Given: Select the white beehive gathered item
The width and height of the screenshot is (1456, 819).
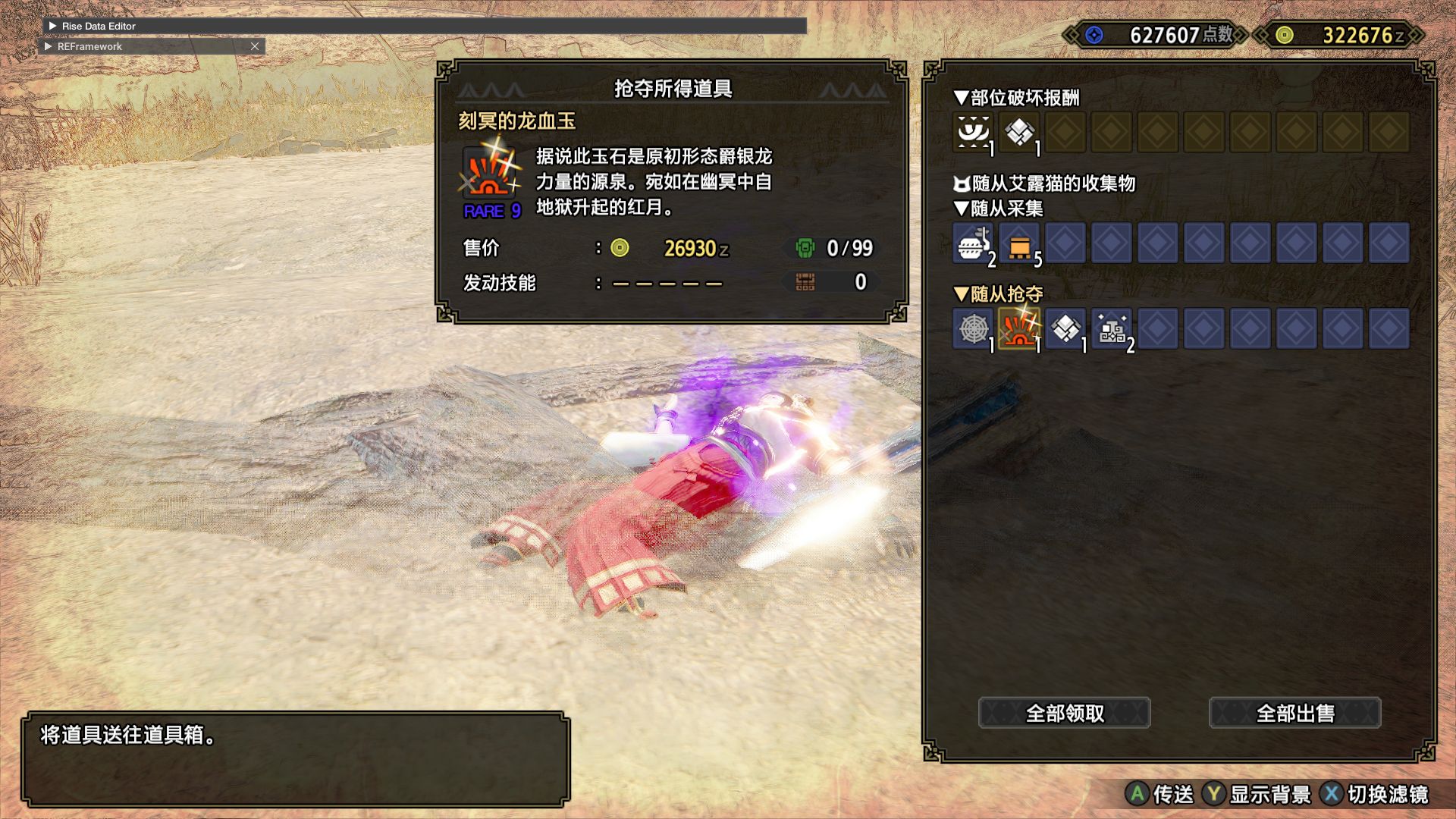Looking at the screenshot, I should (973, 243).
